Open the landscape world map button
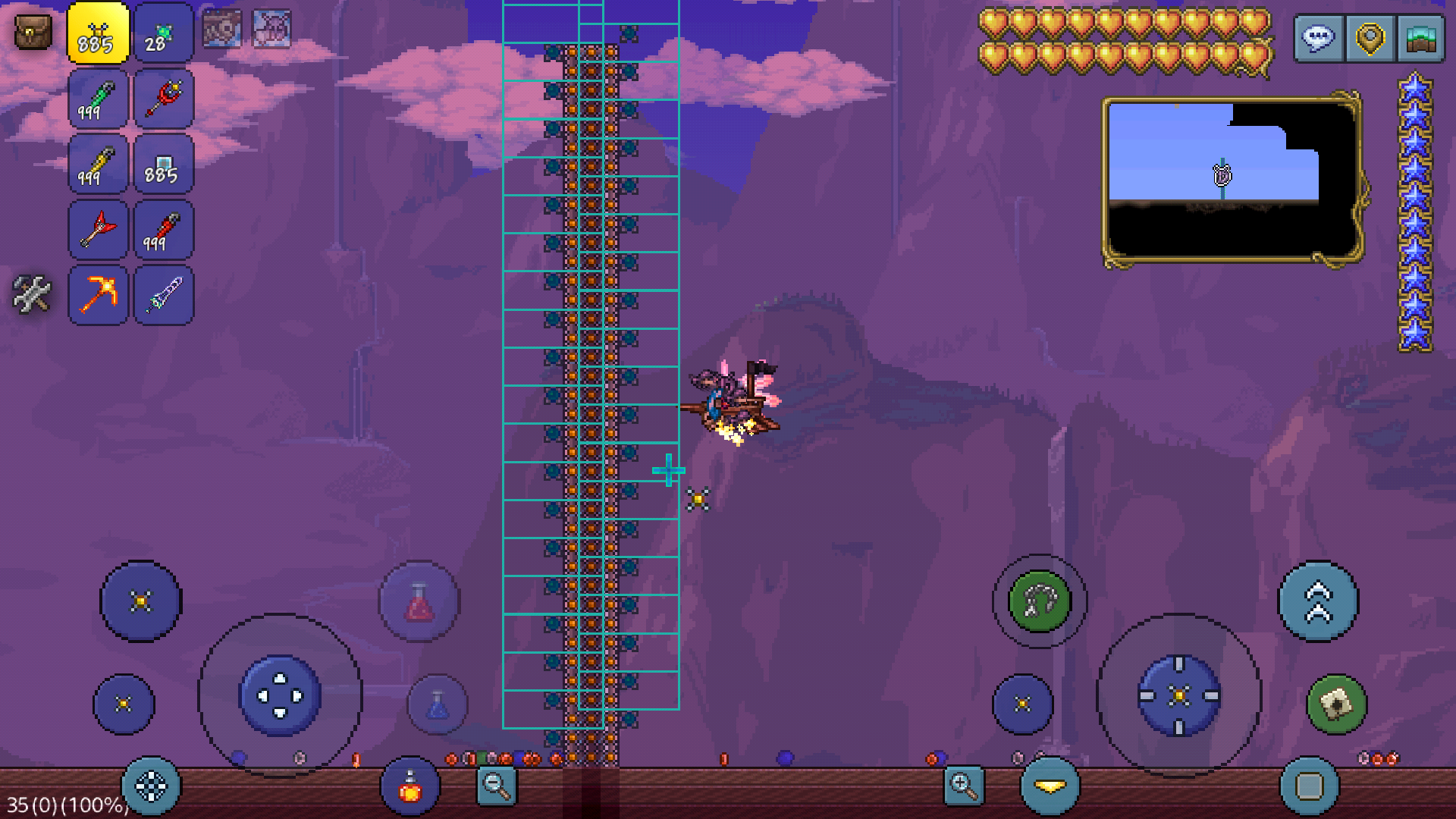Image resolution: width=1456 pixels, height=819 pixels. coord(1420,38)
